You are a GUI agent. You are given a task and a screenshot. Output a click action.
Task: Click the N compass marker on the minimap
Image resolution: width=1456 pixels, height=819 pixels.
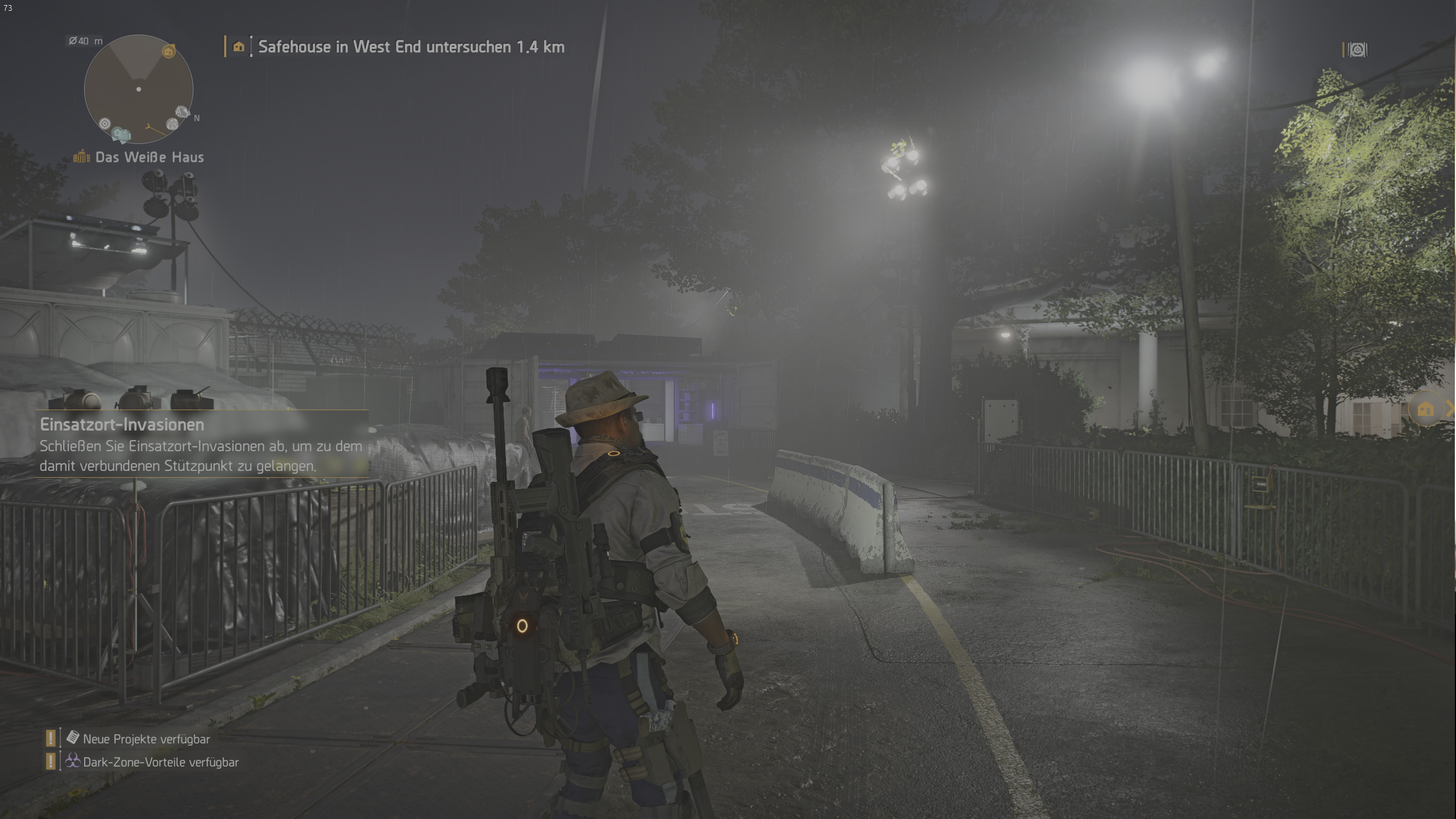[x=197, y=118]
